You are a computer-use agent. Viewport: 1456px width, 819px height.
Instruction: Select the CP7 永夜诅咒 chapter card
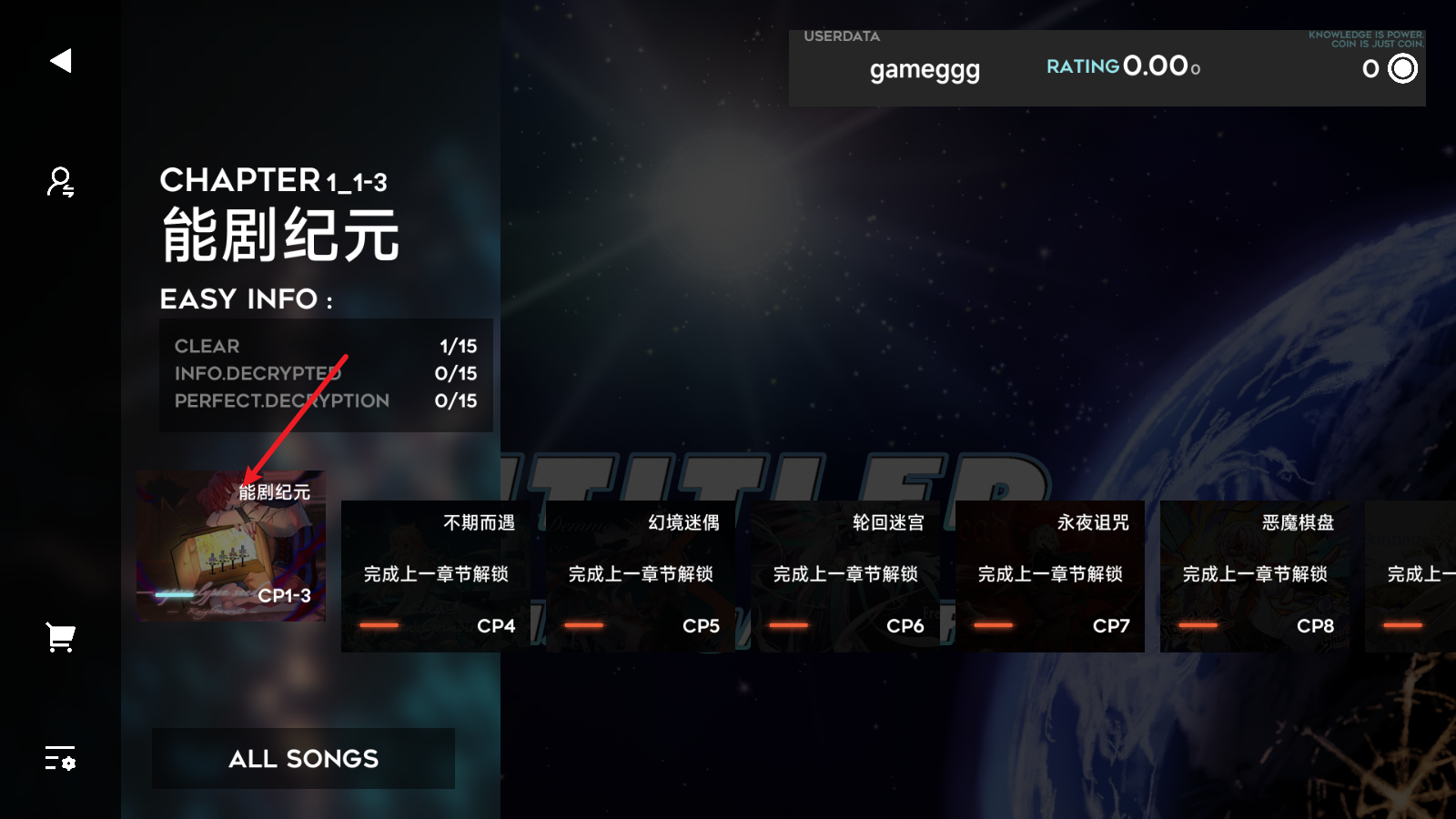coord(1050,575)
